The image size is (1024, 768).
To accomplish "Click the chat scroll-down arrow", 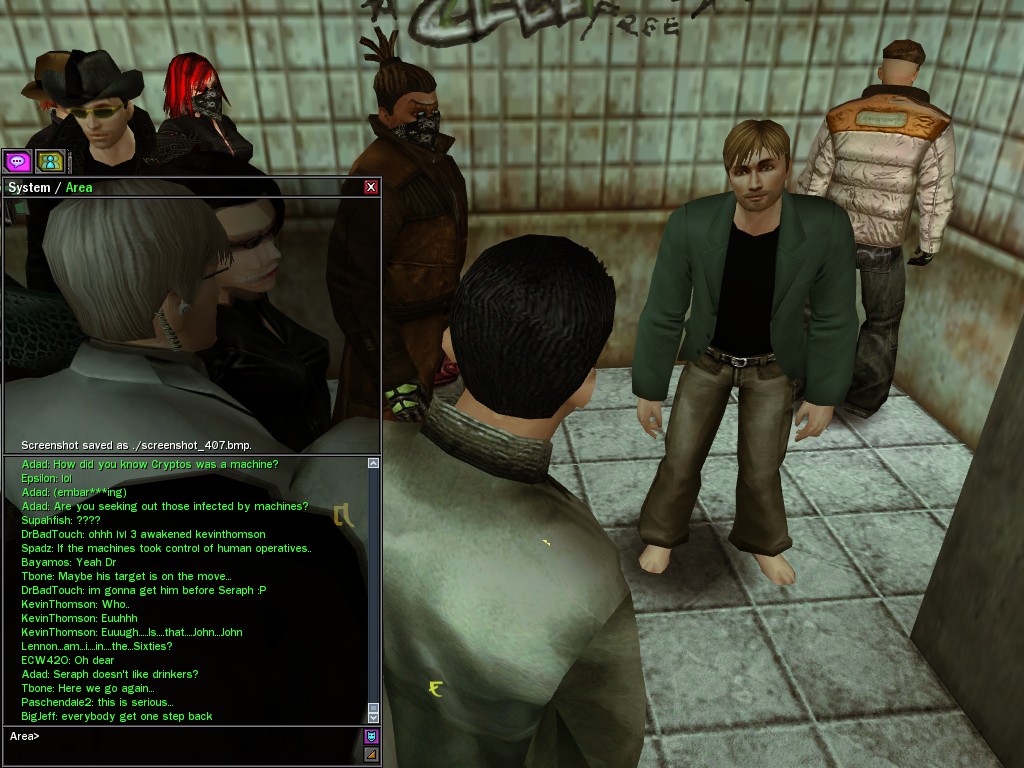I will [x=373, y=716].
